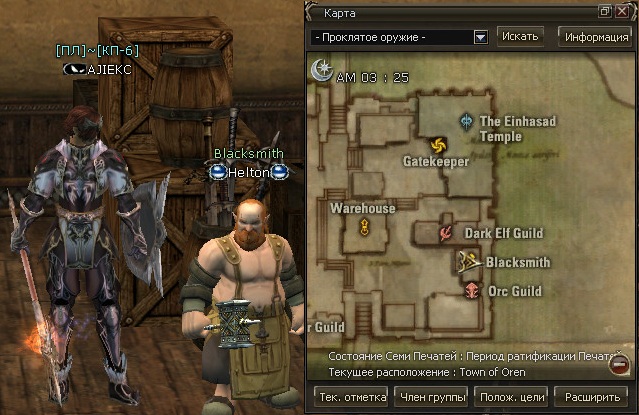This screenshot has height=415, width=639.
Task: Click the map window's restore/resize button
Action: pyautogui.click(x=605, y=12)
